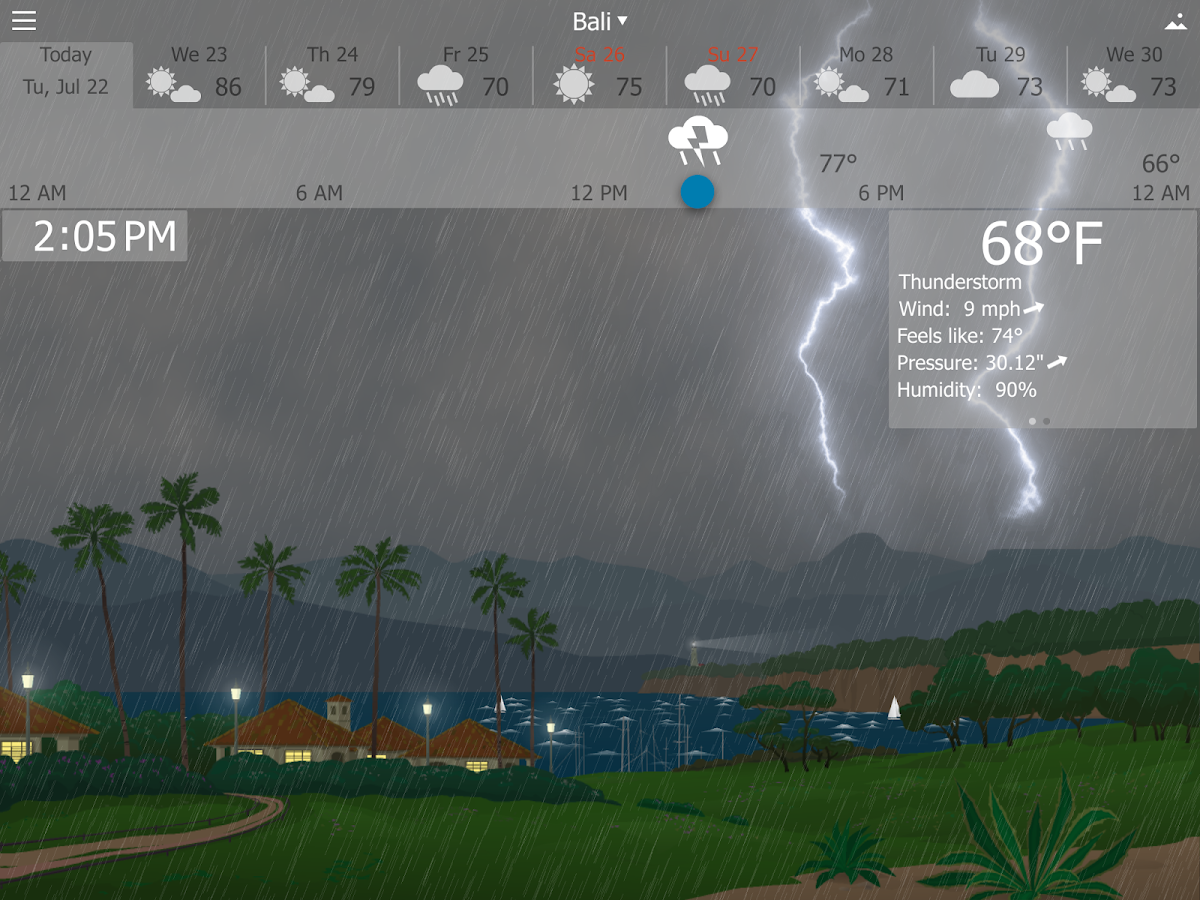Click the 68°F current conditions panel

tap(1042, 320)
